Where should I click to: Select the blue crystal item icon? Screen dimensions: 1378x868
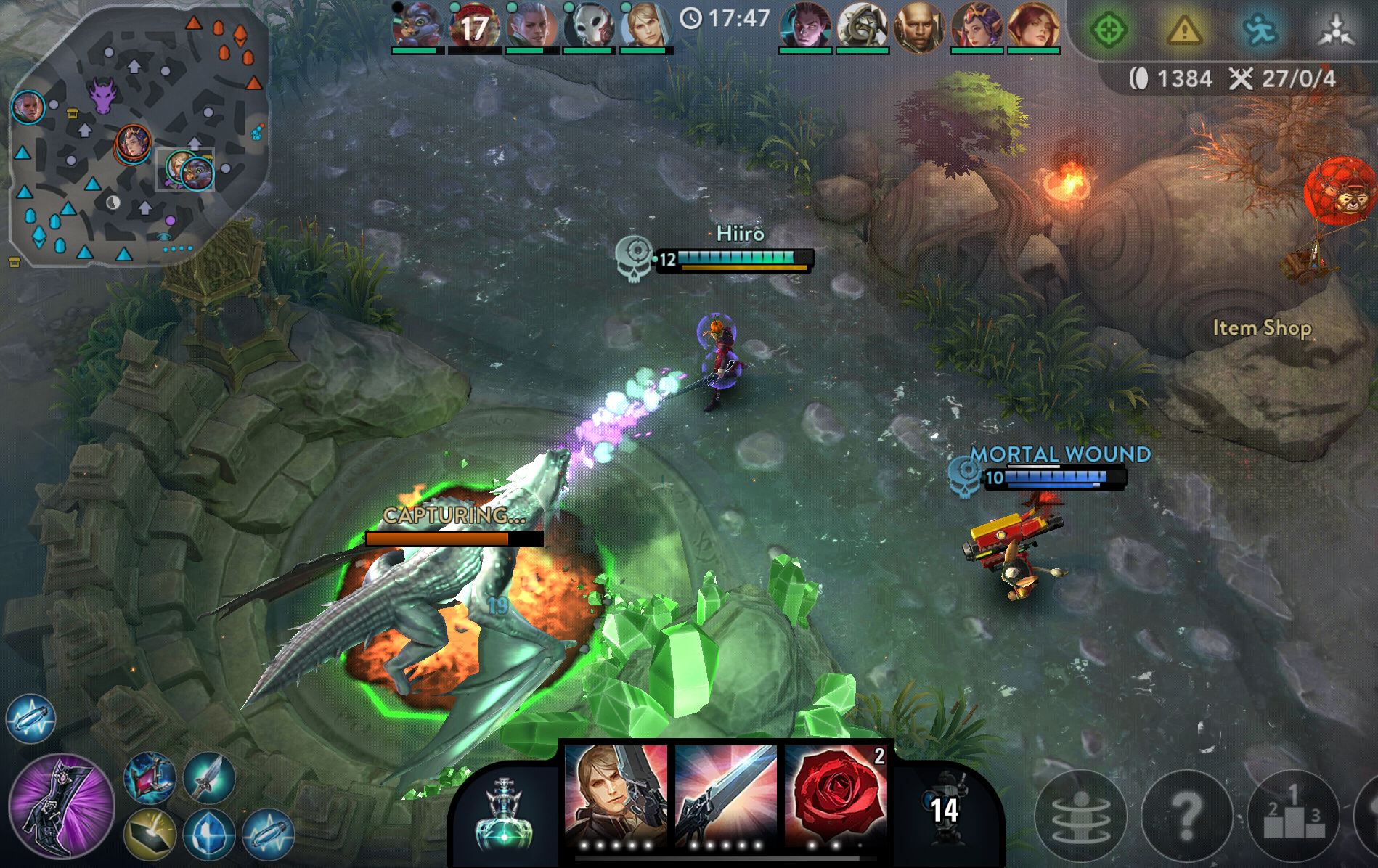point(209,835)
